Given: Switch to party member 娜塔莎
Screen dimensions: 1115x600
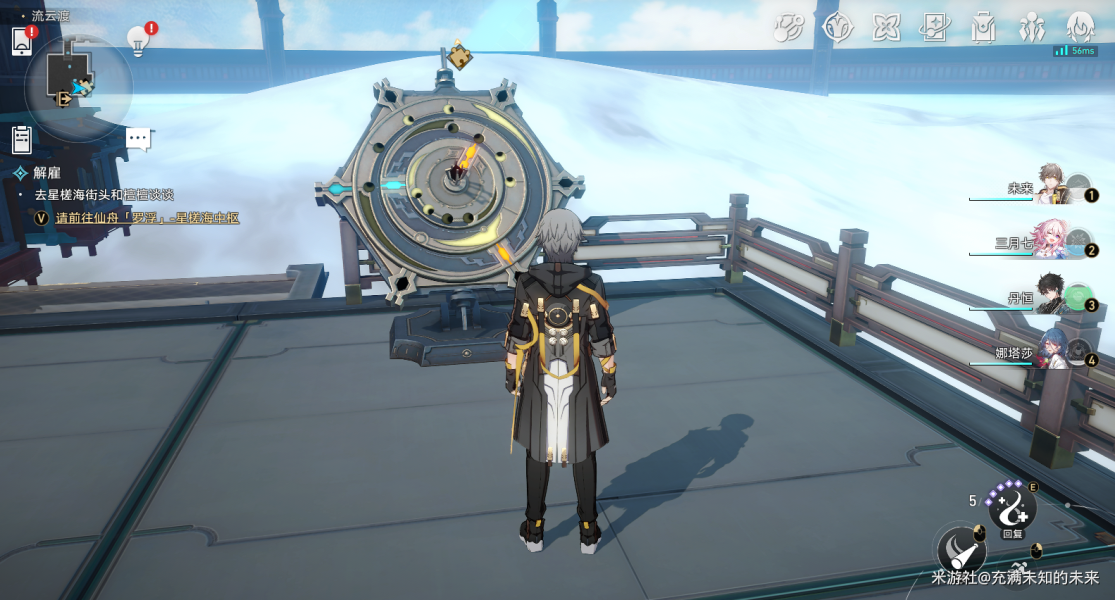Looking at the screenshot, I should point(1050,351).
